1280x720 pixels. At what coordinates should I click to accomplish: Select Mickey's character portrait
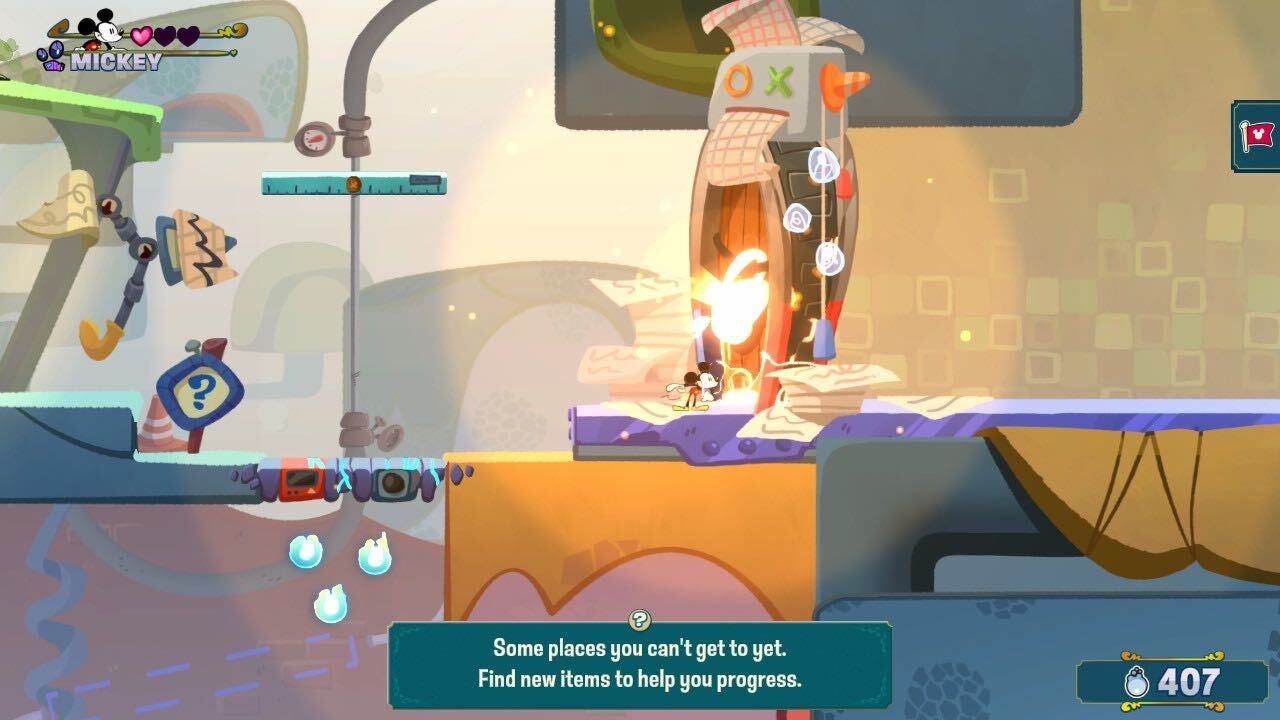[x=98, y=31]
